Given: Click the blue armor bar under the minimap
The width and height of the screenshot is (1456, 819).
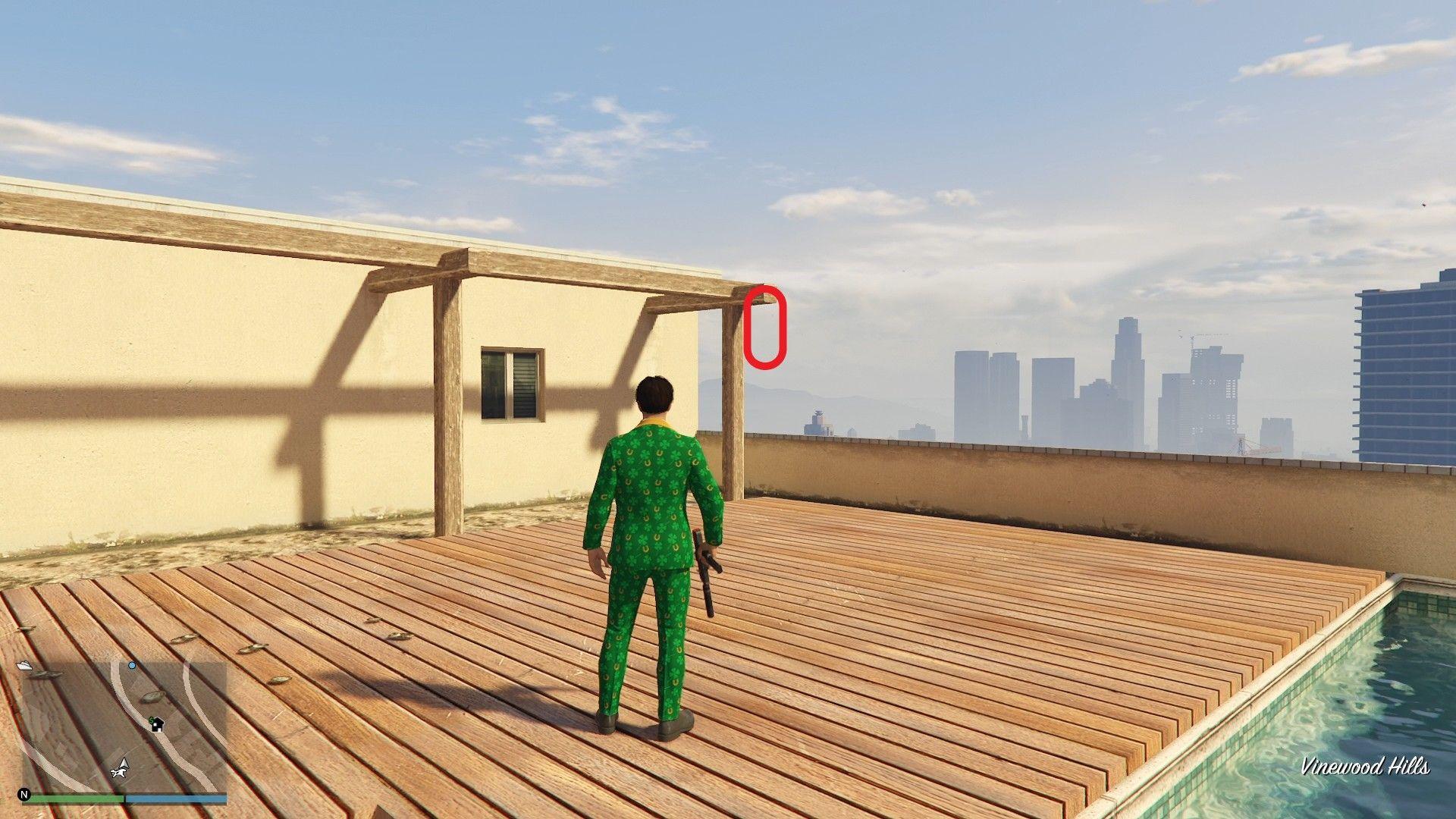Looking at the screenshot, I should click(177, 798).
